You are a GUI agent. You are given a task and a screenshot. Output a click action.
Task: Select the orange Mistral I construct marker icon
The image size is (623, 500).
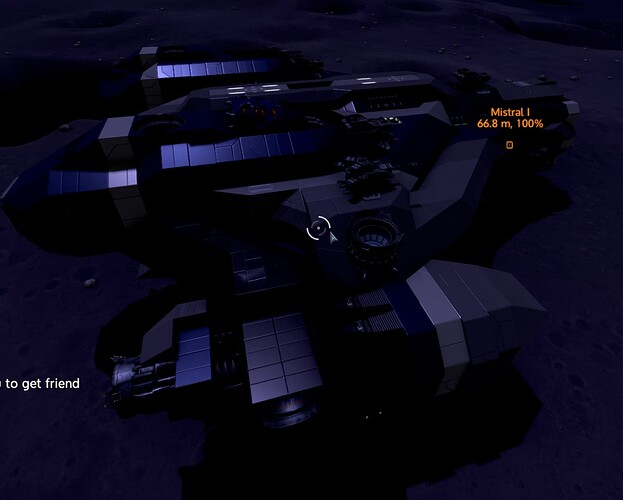(x=509, y=145)
